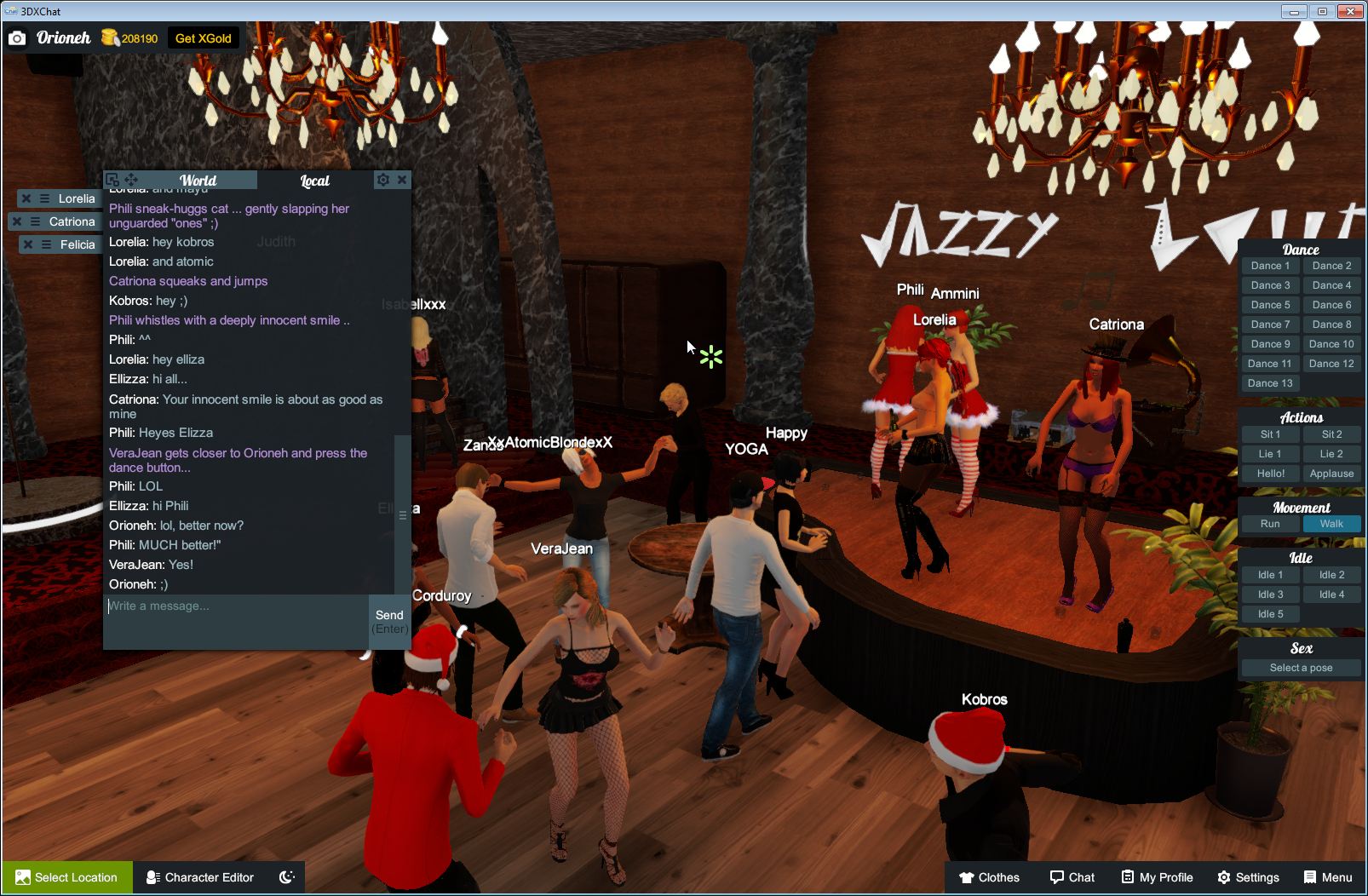This screenshot has width=1368, height=896.
Task: Open the menu icon beside Lorelia's name
Action: (46, 198)
